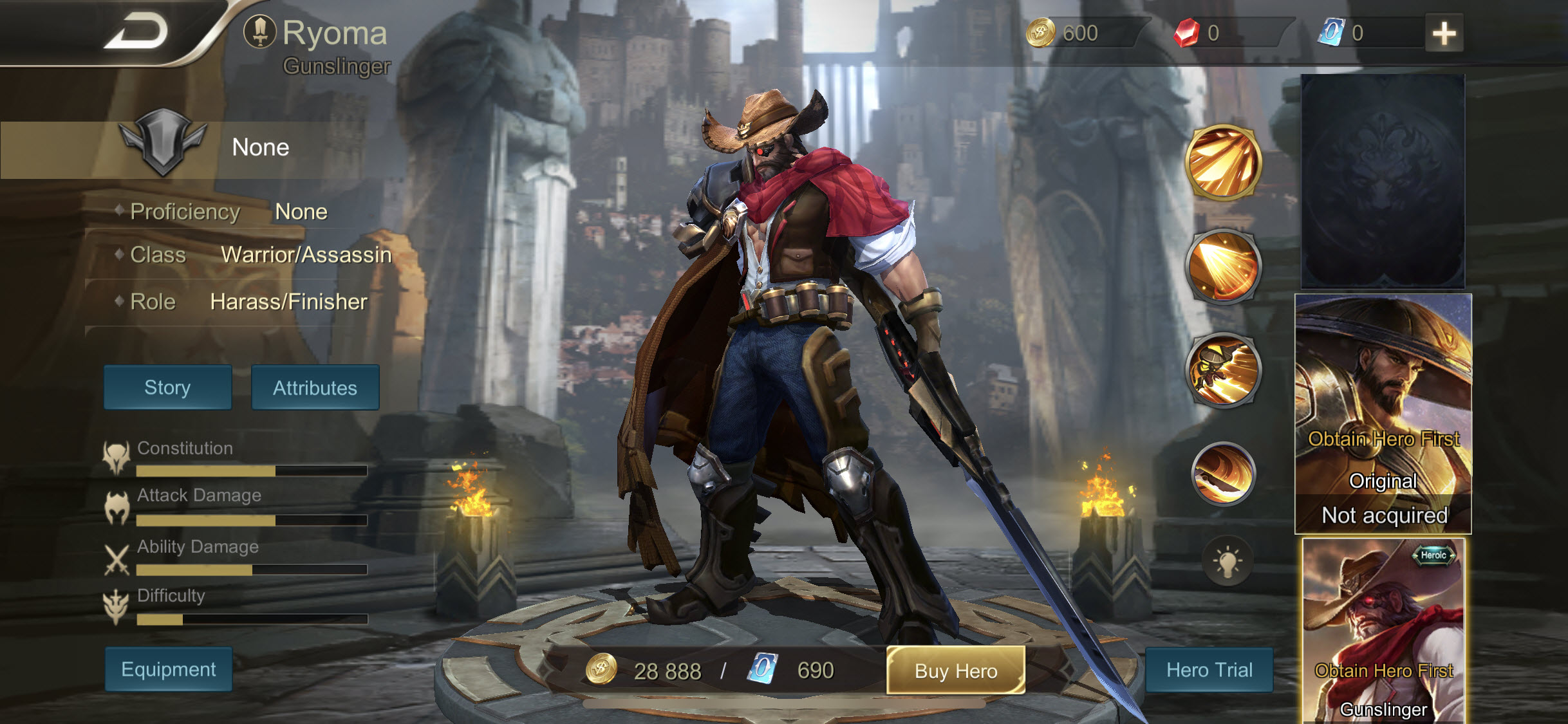The height and width of the screenshot is (724, 1568).
Task: Open the Hero Trial mode
Action: click(1209, 669)
